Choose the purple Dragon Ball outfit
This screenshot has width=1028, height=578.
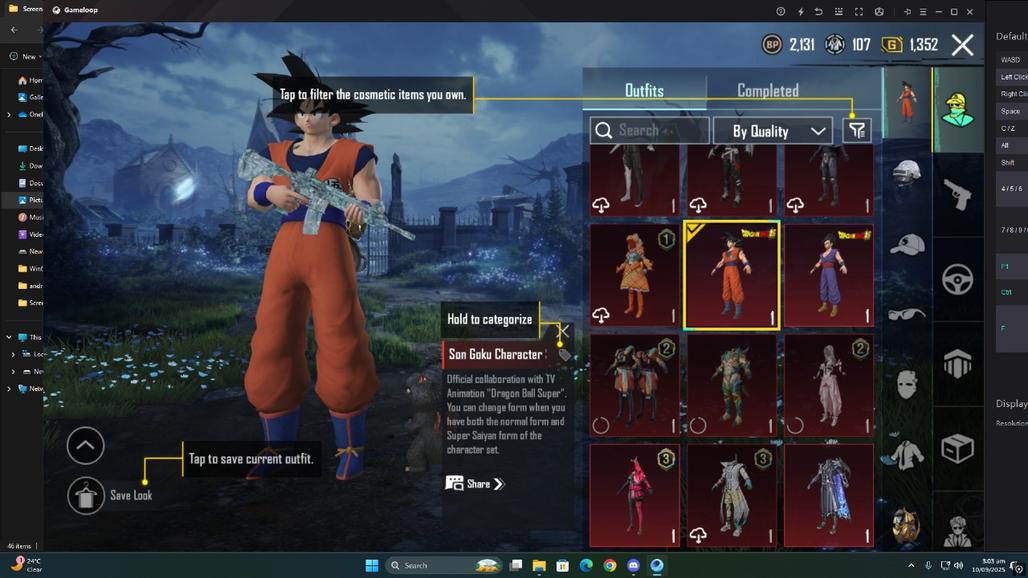click(828, 275)
